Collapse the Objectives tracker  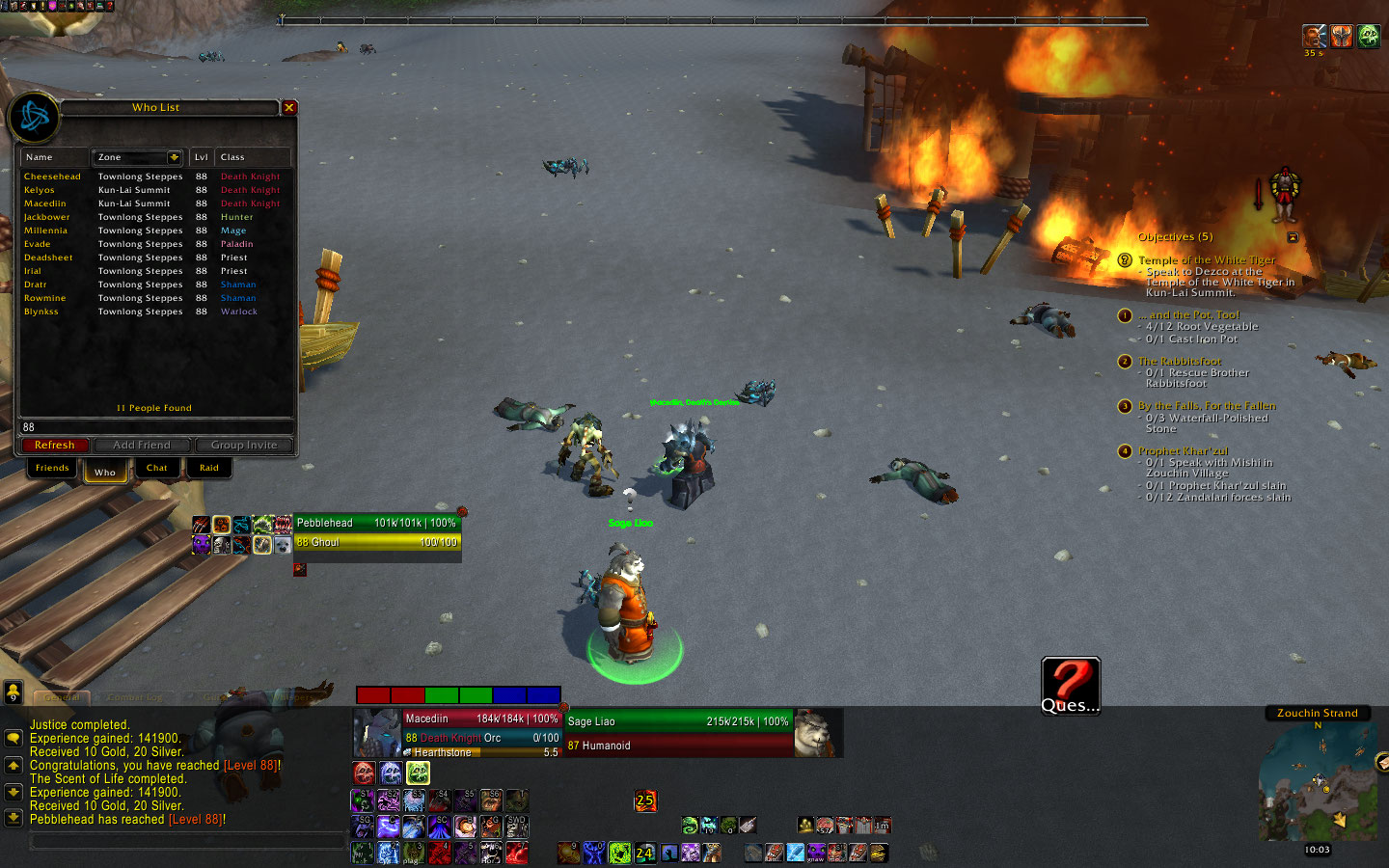pos(1293,237)
